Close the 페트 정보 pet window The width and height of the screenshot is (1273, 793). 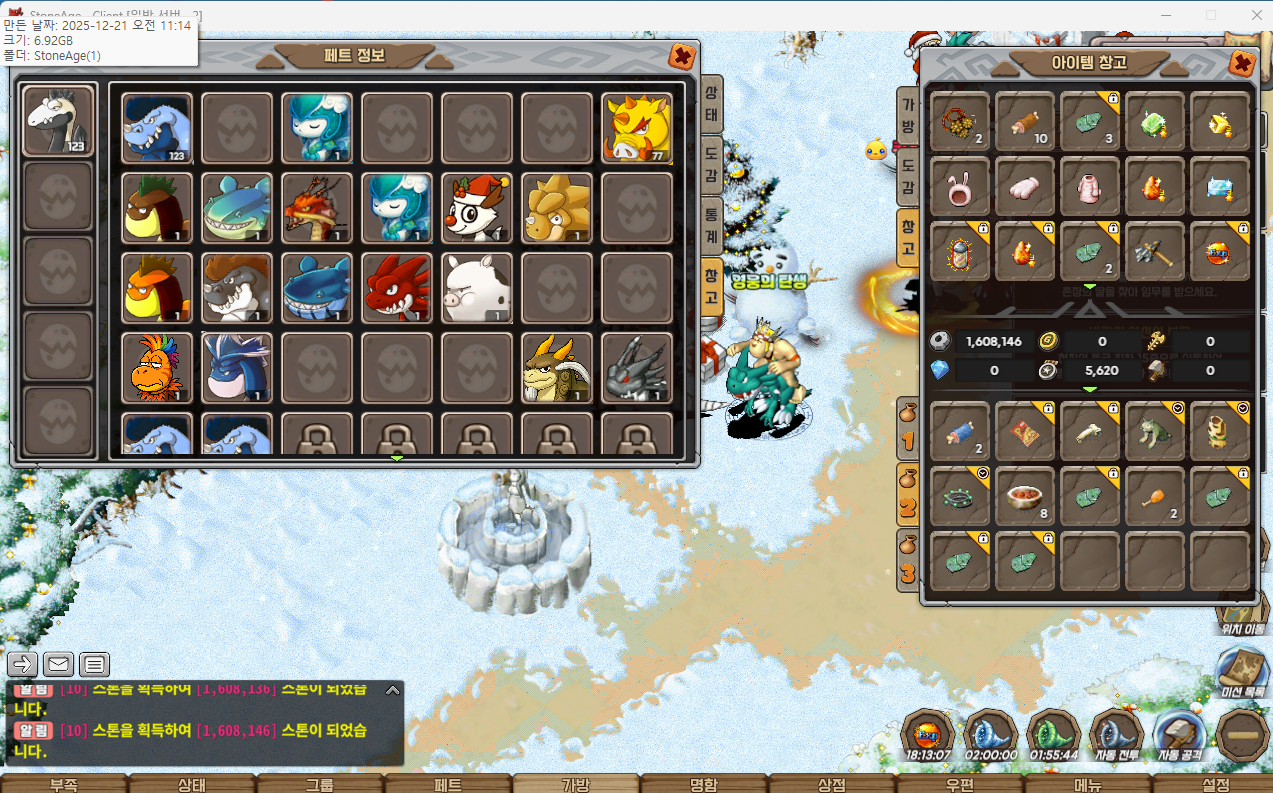tap(682, 56)
